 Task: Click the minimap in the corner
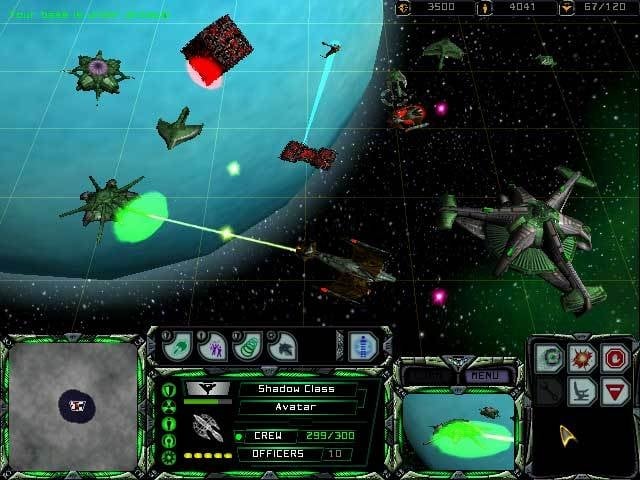coord(76,404)
